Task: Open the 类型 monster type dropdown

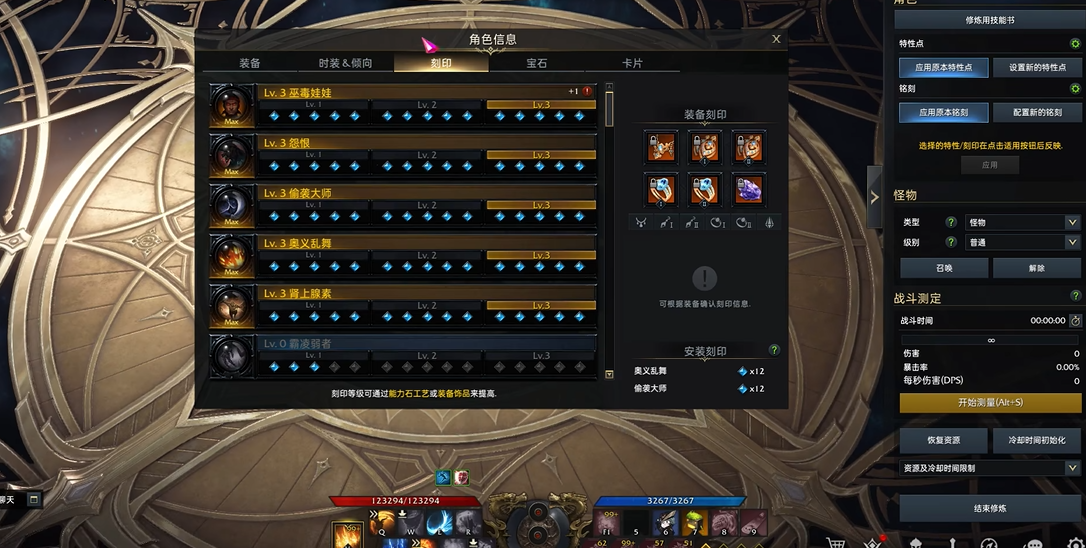Action: click(x=1022, y=223)
